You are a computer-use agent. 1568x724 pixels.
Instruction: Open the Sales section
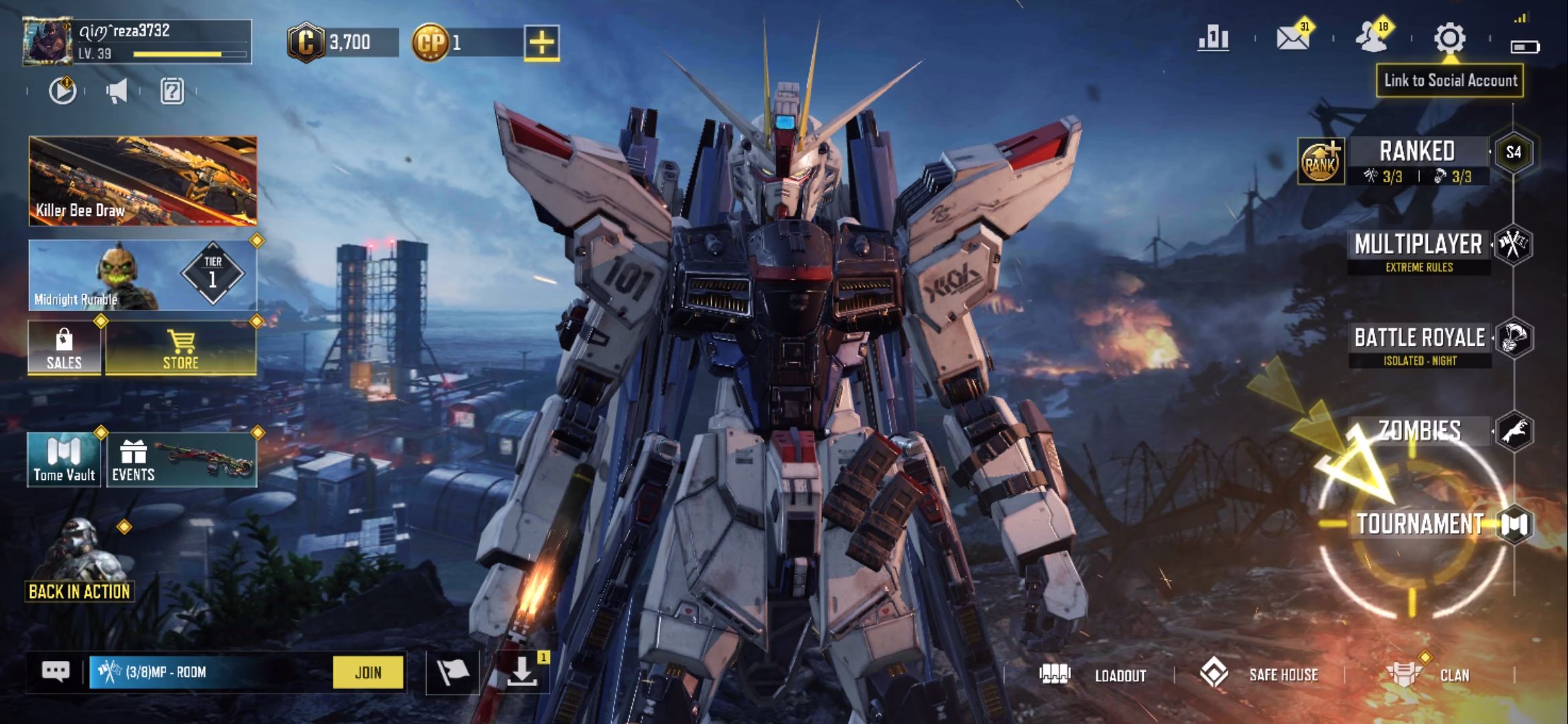pos(64,349)
